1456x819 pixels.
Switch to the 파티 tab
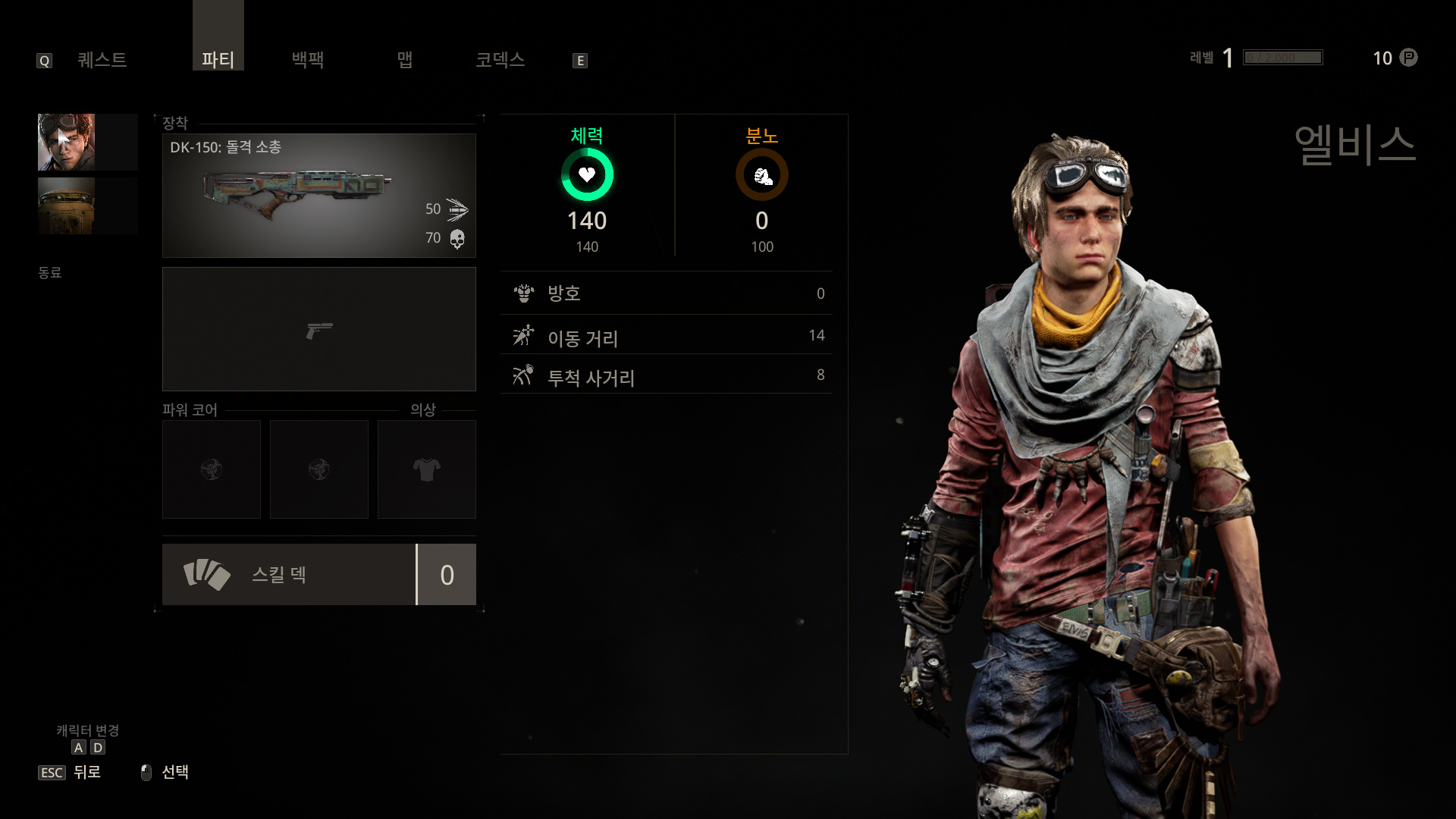(x=218, y=59)
